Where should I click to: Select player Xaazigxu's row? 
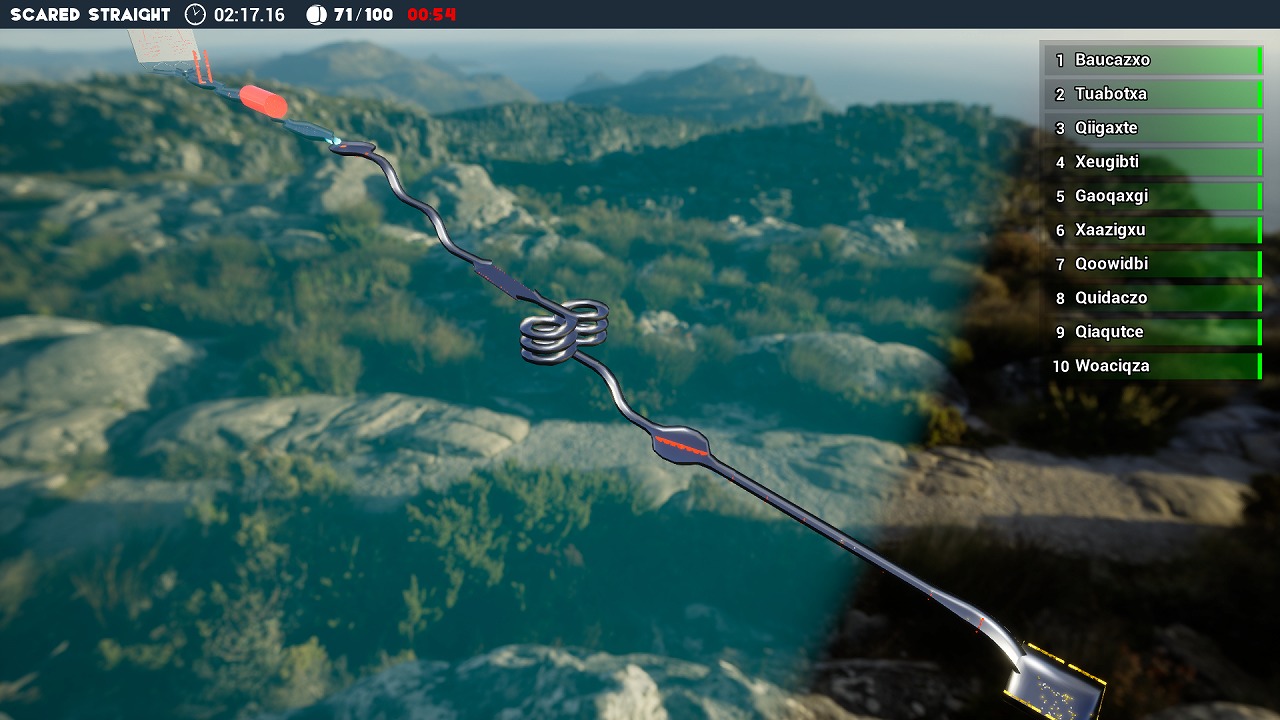point(1152,230)
